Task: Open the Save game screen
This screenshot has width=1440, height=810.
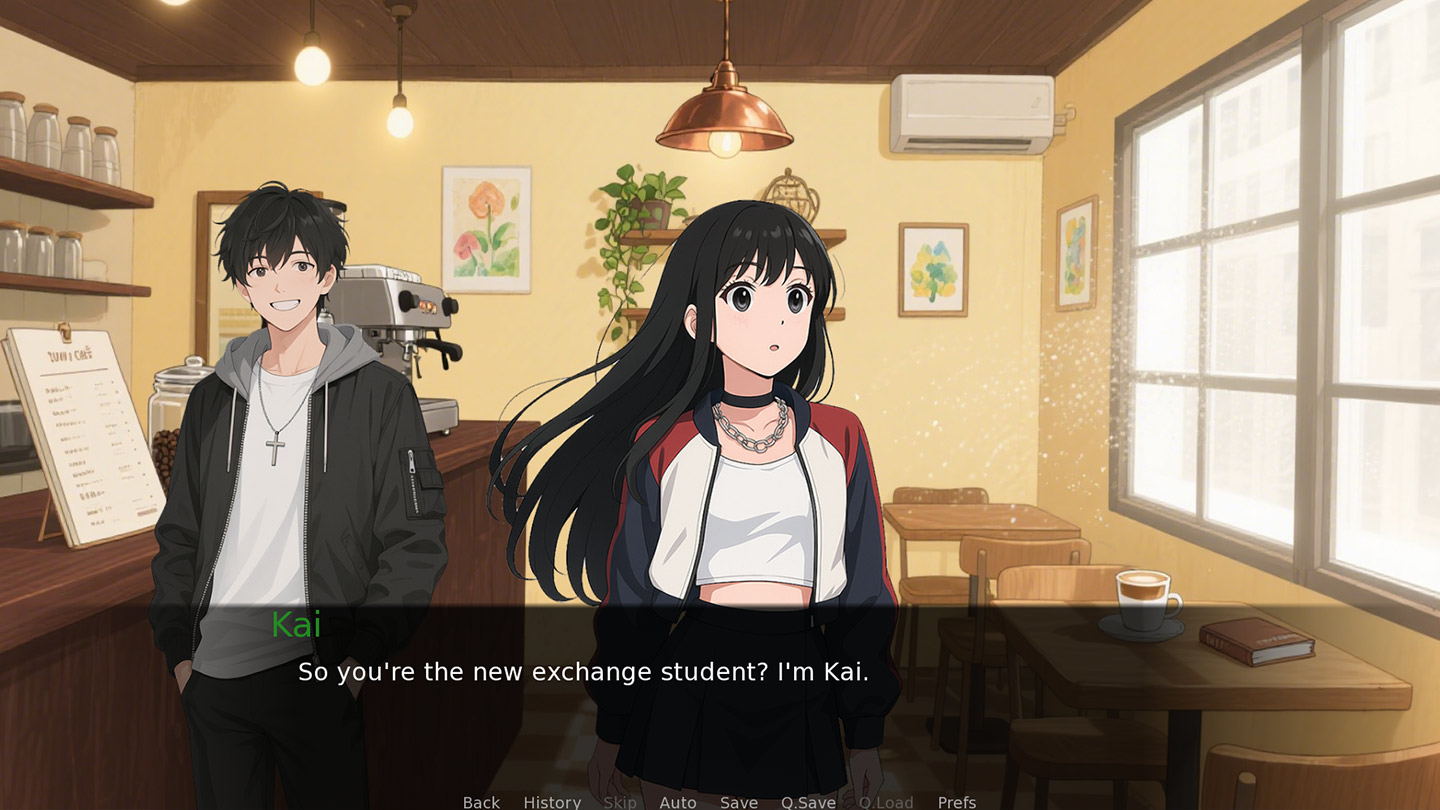Action: [739, 802]
